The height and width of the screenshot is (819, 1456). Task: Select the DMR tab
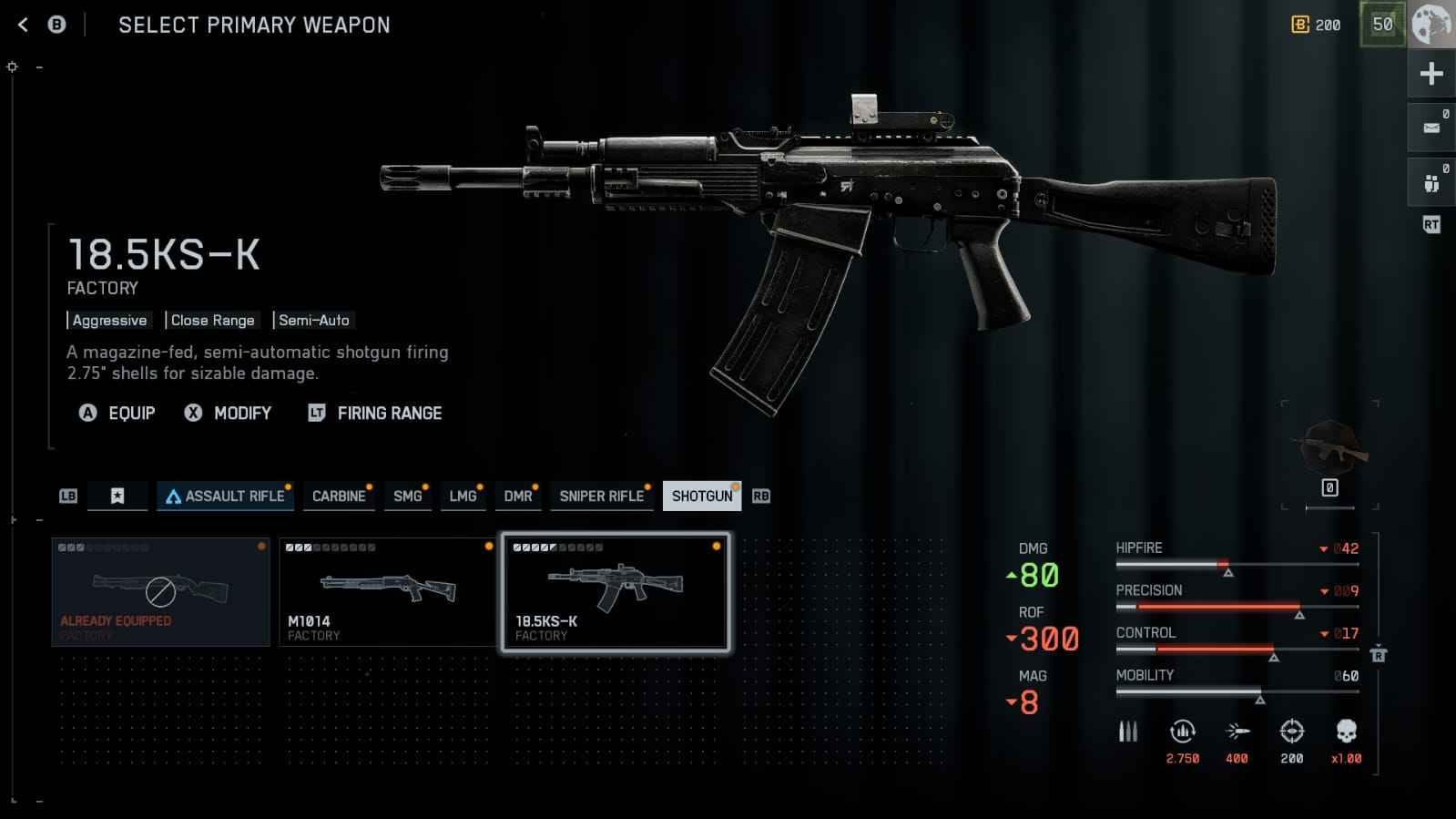coord(518,496)
